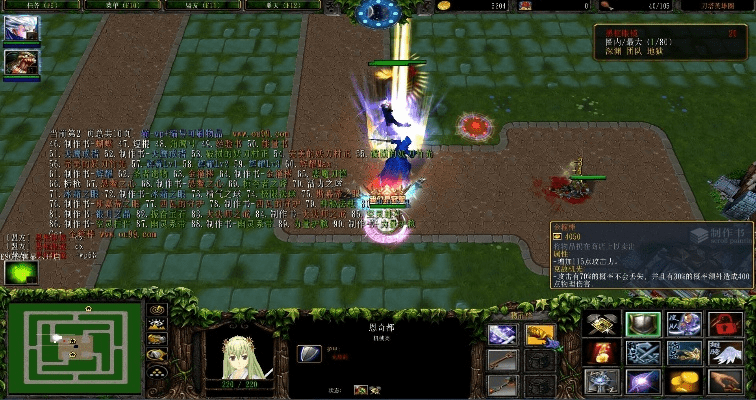The width and height of the screenshot is (756, 400).
Task: Click the glowing green icon above the minimap
Action: click(x=20, y=272)
